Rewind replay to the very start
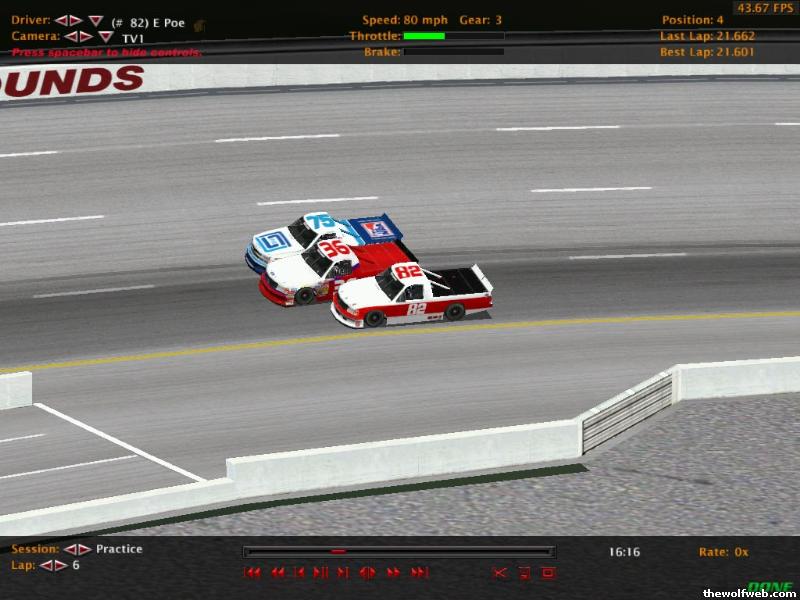The width and height of the screenshot is (800, 600). tap(253, 573)
